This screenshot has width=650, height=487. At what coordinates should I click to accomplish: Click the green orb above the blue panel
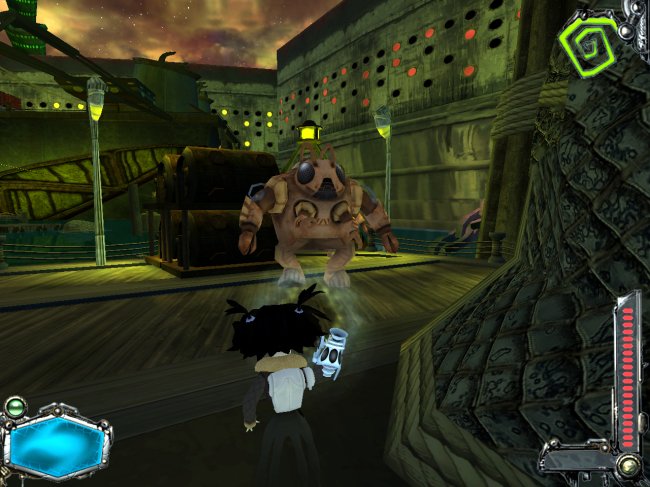click(x=15, y=407)
